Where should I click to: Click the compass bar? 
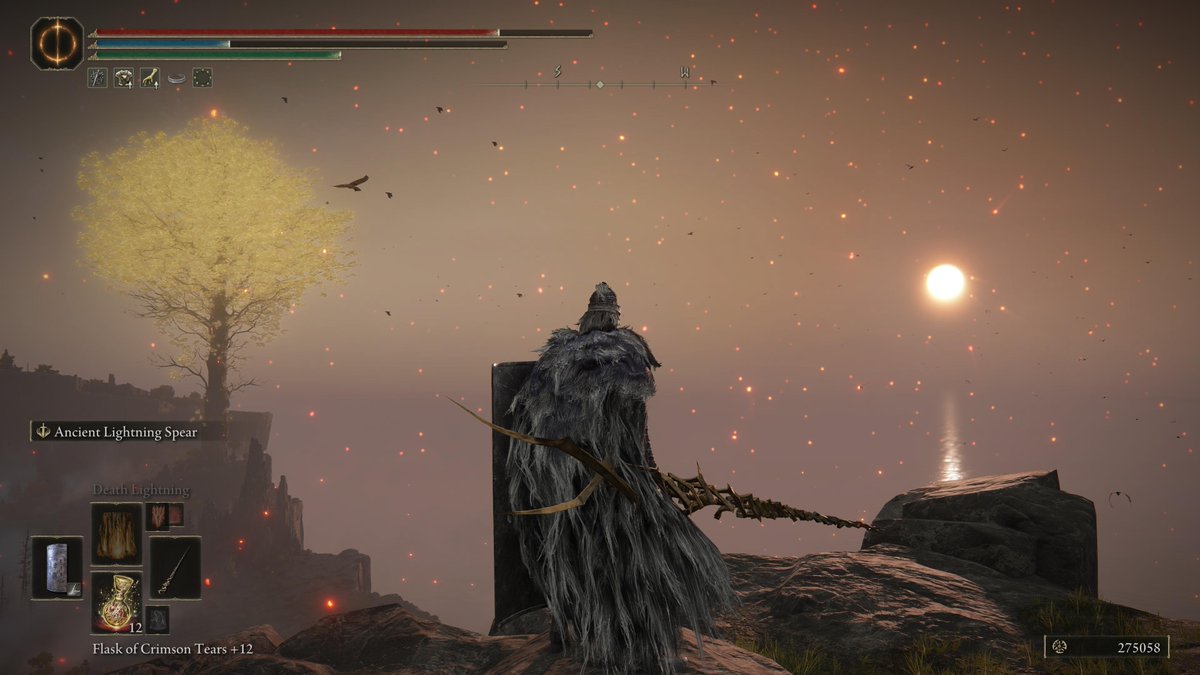coord(599,84)
